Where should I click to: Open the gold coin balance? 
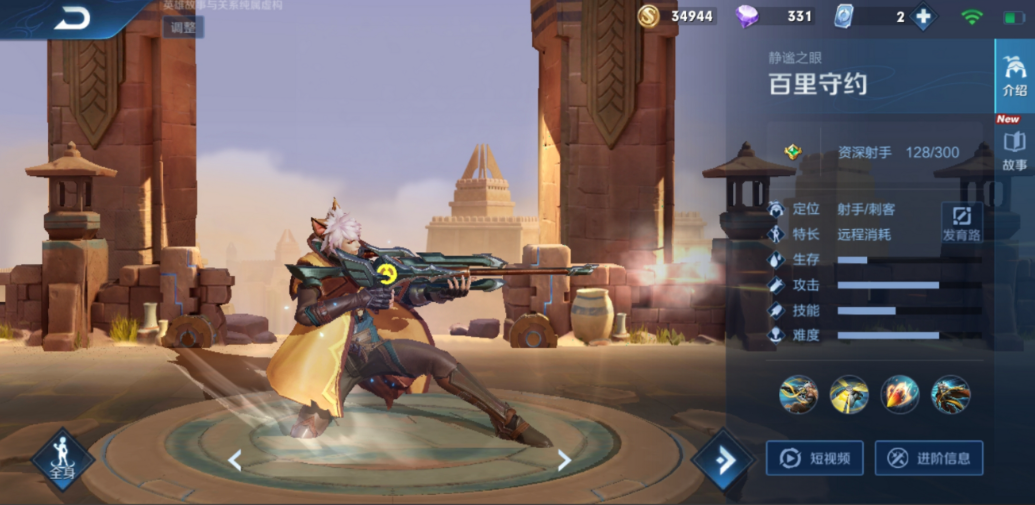click(x=677, y=16)
